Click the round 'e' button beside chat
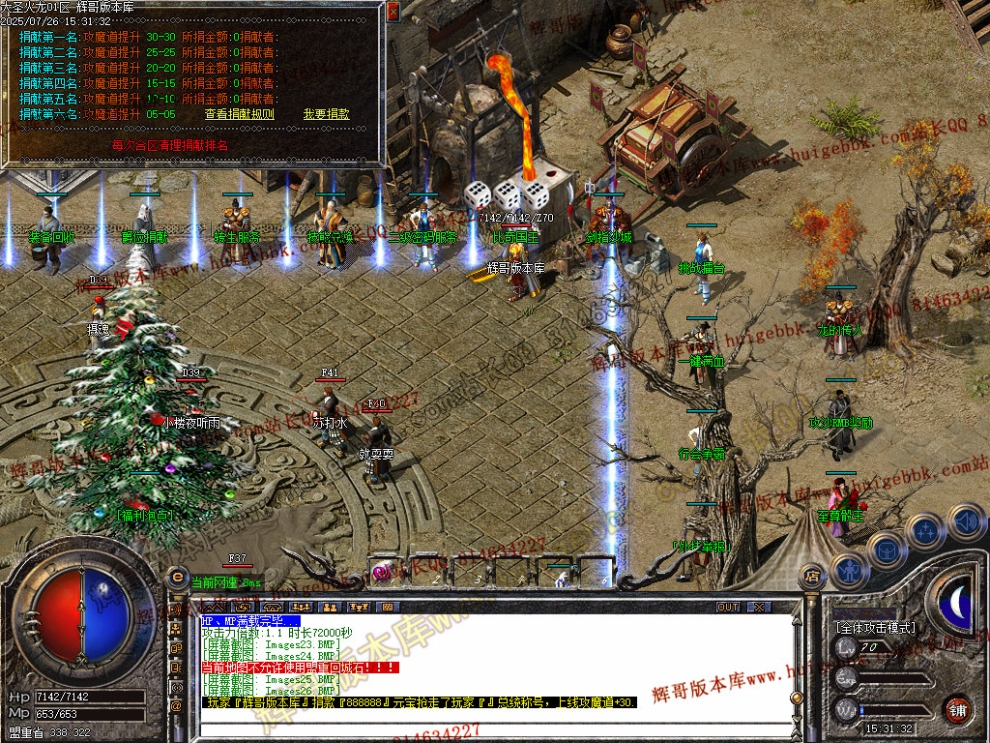Image resolution: width=990 pixels, height=743 pixels. click(x=177, y=577)
